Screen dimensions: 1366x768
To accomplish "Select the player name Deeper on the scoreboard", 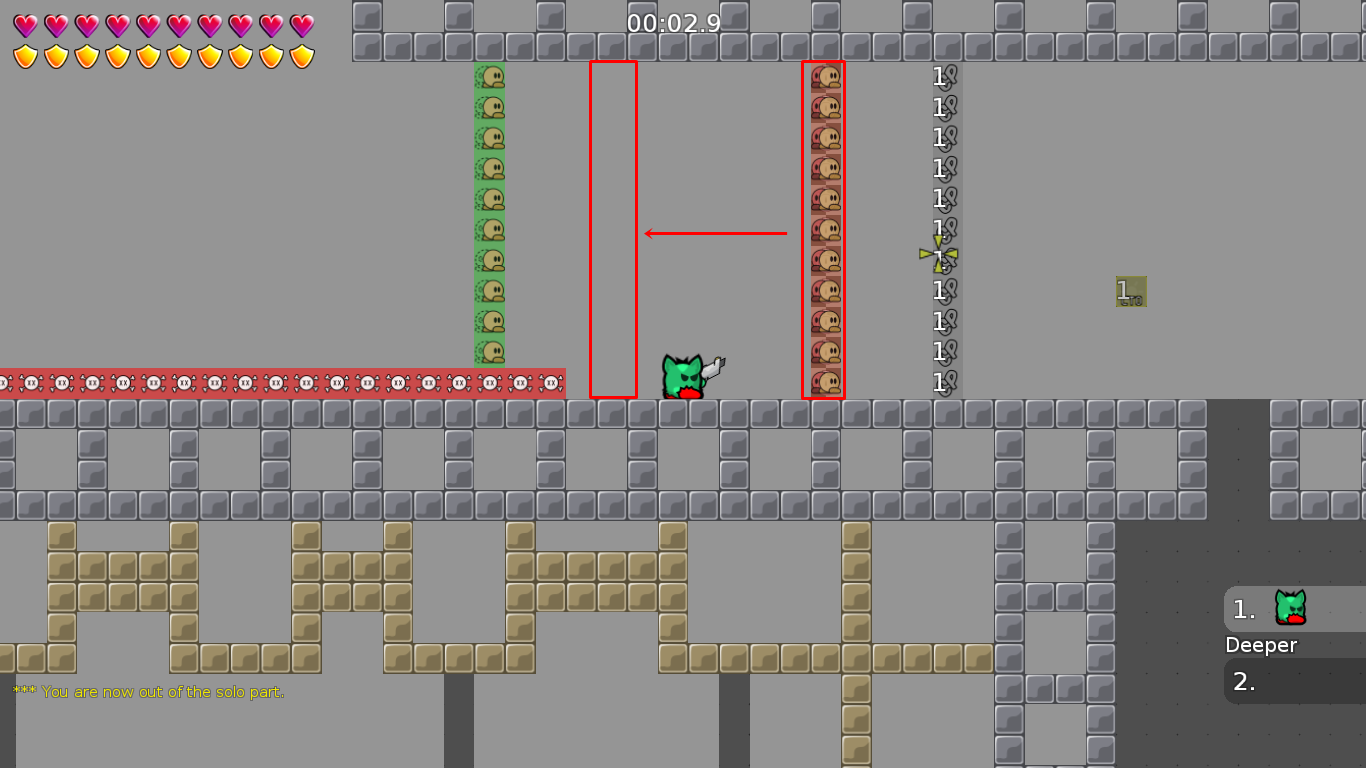I will click(1260, 645).
